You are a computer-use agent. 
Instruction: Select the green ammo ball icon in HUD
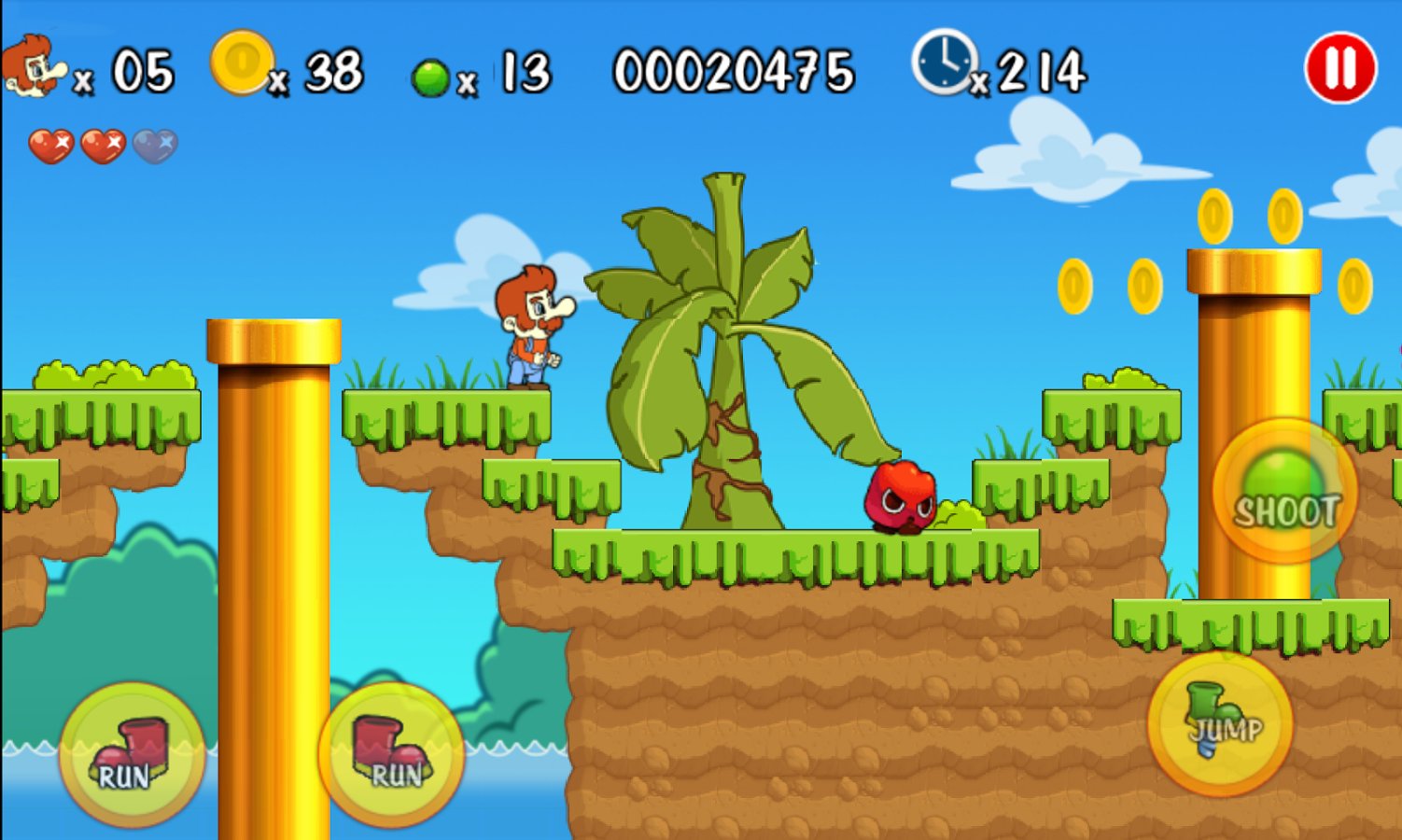tap(431, 77)
